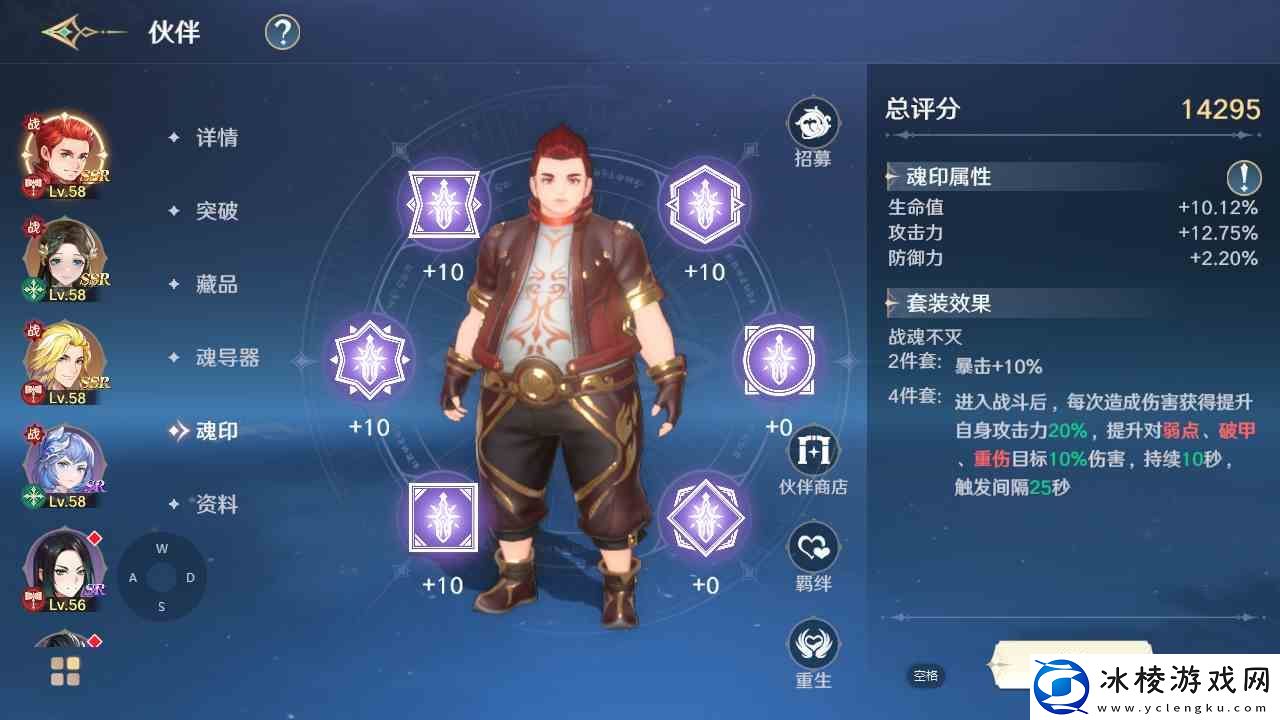This screenshot has height=720, width=1280.
Task: Click the 羁绊 bonds heart icon
Action: tap(813, 548)
